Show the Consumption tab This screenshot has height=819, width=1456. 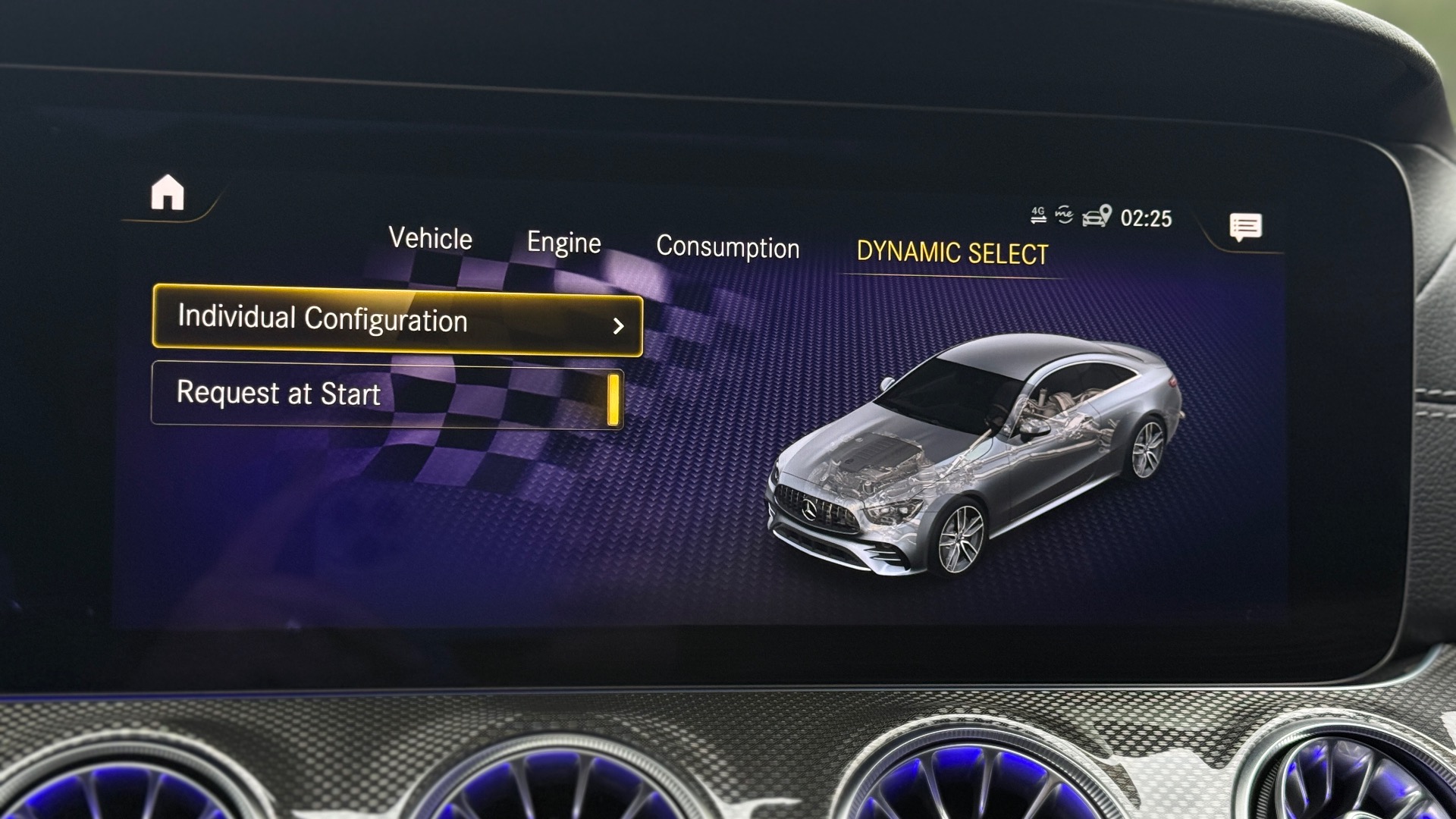point(727,247)
